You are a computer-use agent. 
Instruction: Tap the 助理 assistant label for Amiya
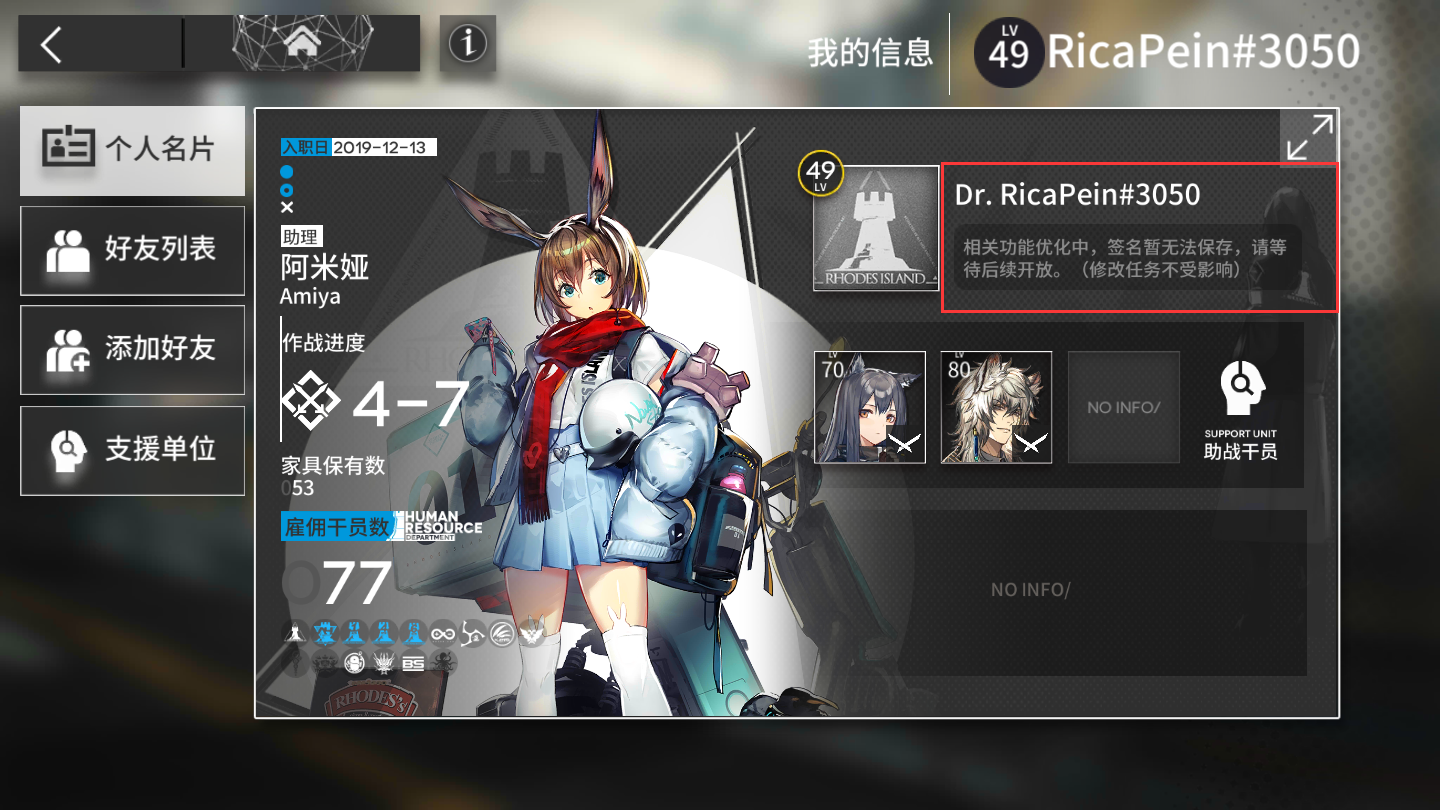click(x=301, y=237)
